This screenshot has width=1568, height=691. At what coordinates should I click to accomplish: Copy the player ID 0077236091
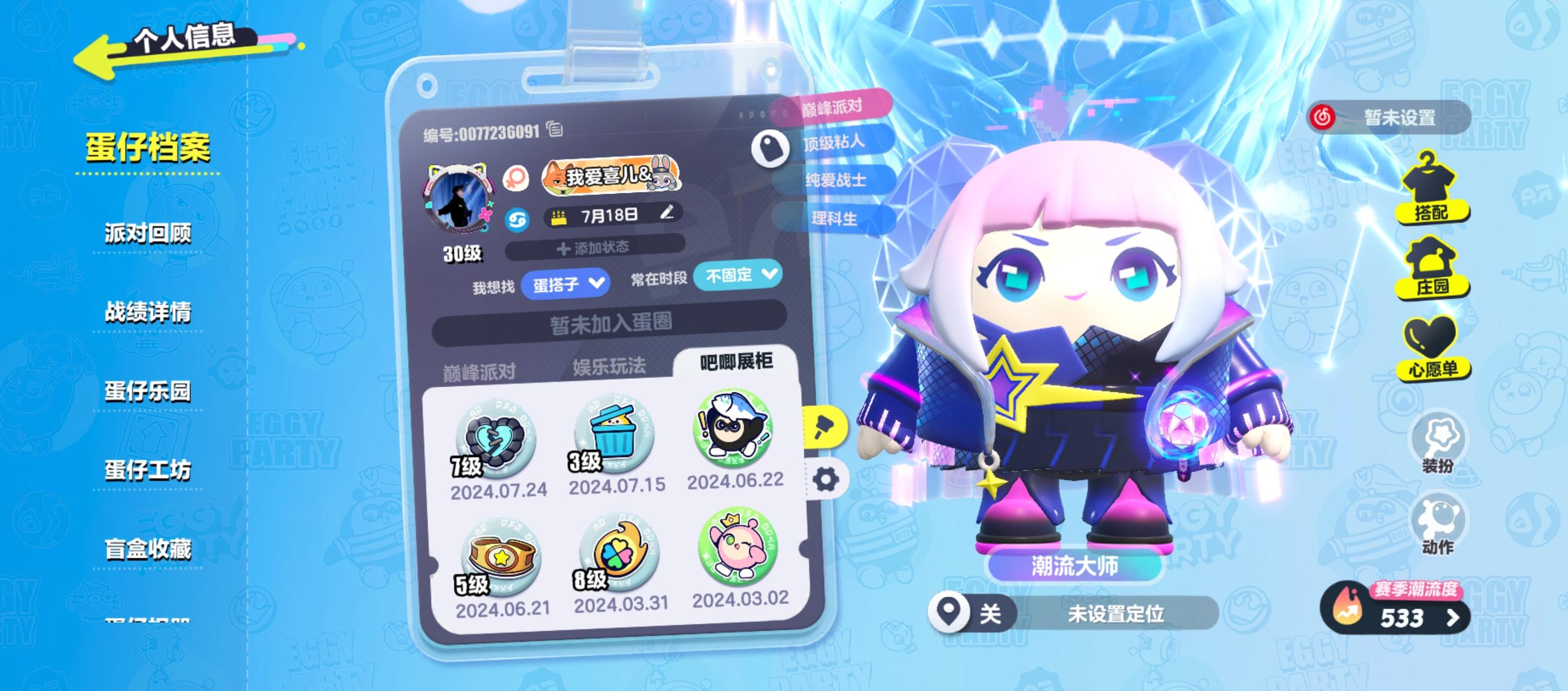[x=555, y=130]
